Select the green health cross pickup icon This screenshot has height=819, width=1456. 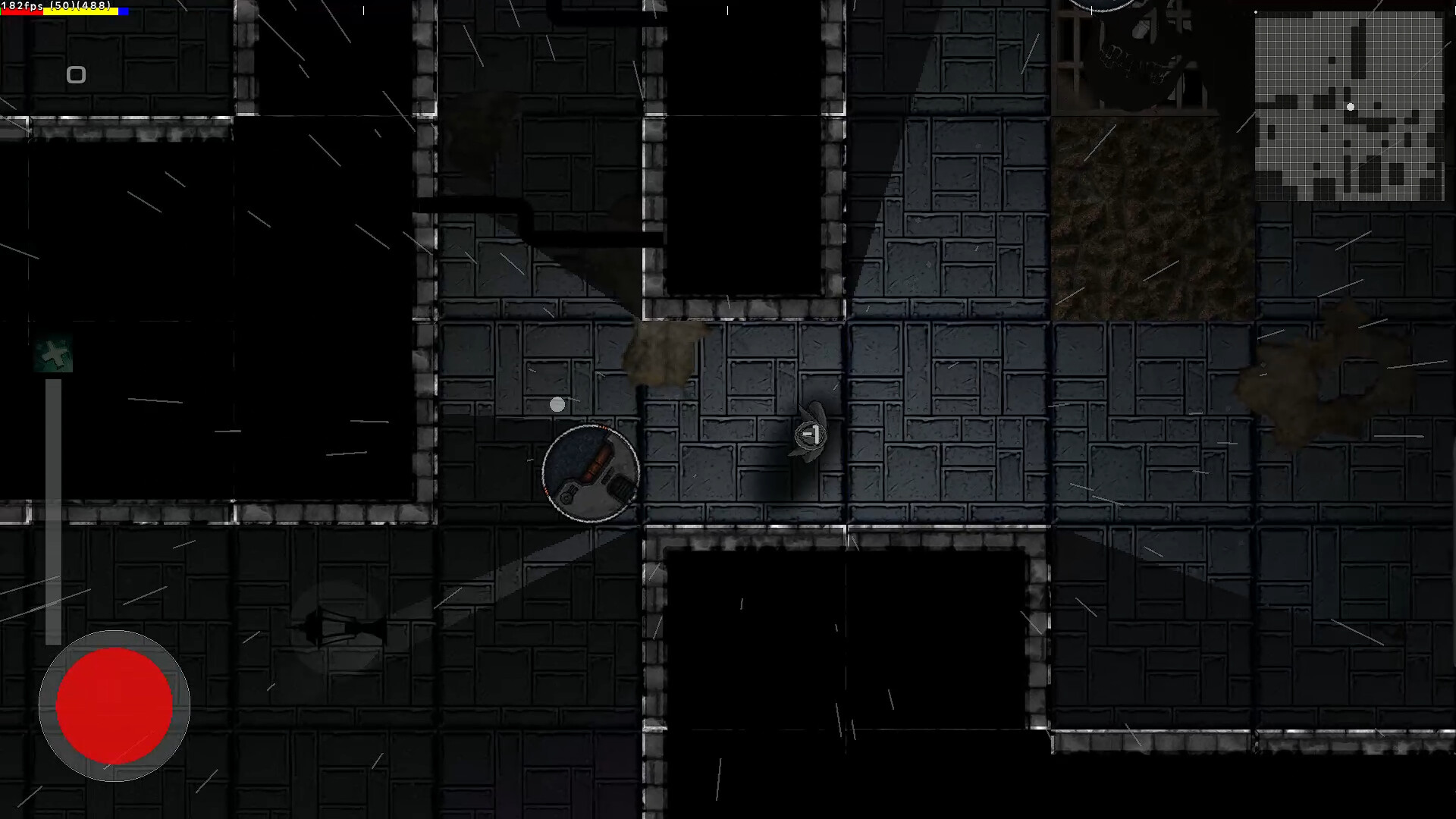point(52,353)
